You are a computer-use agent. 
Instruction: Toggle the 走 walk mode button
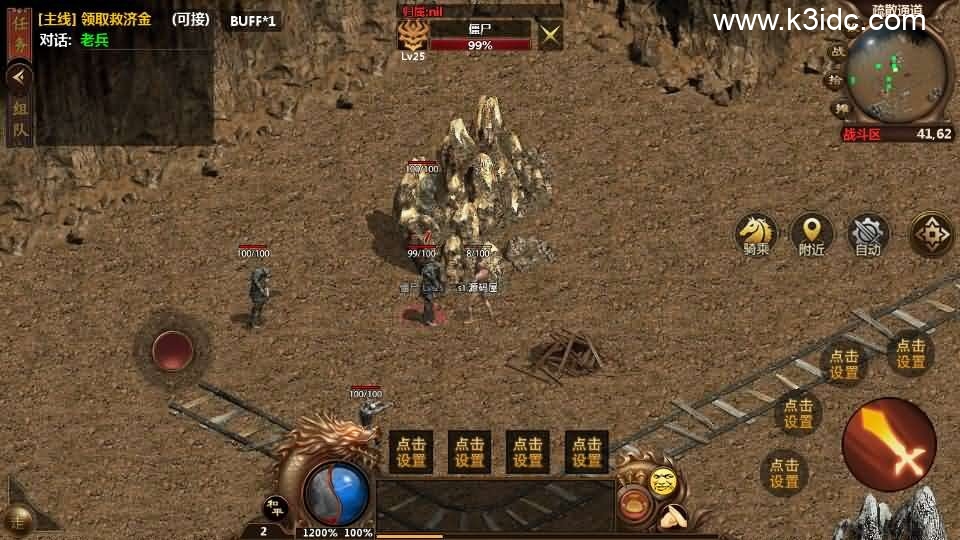click(x=17, y=518)
